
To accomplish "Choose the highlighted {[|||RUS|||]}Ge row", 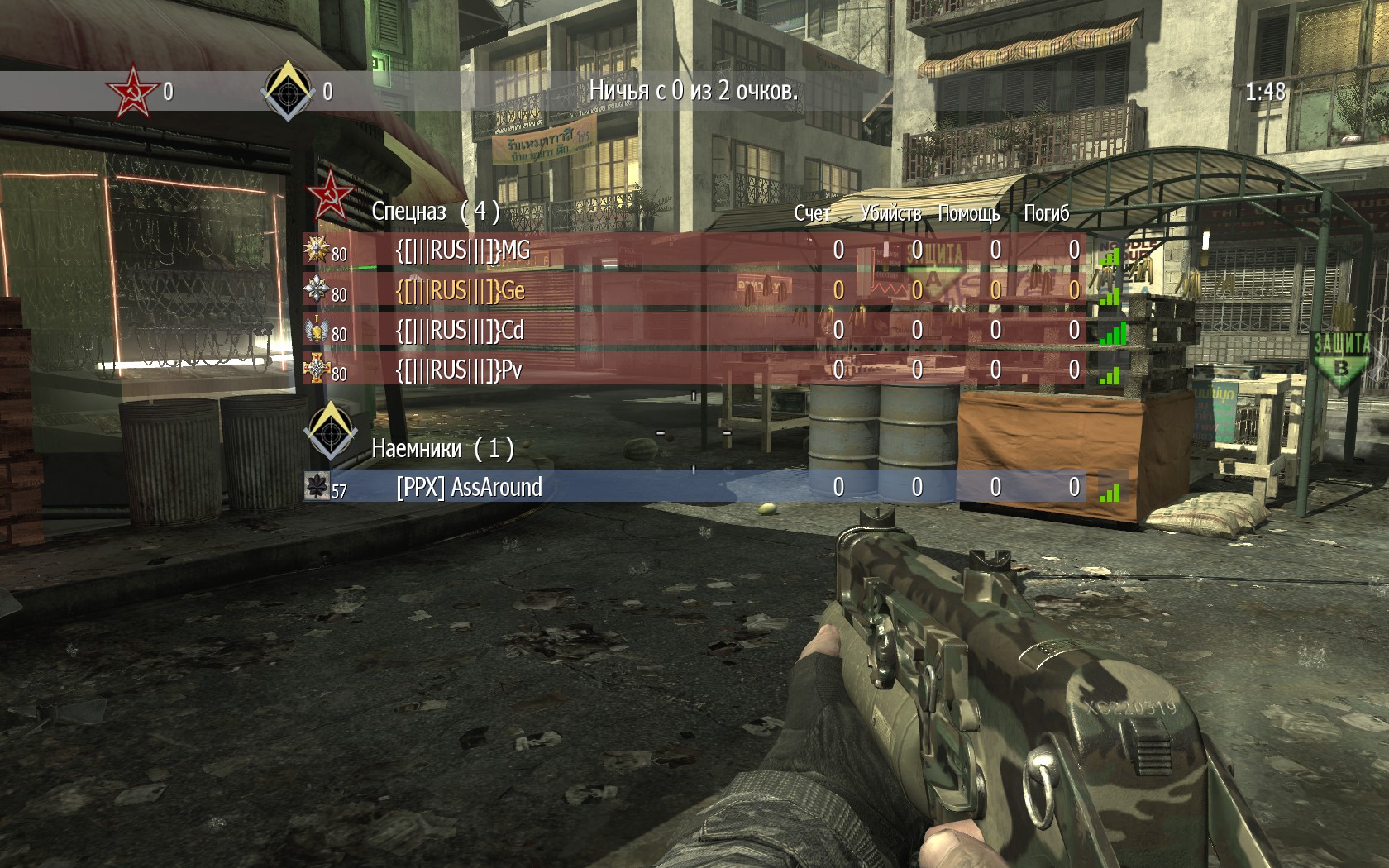I will 461,290.
